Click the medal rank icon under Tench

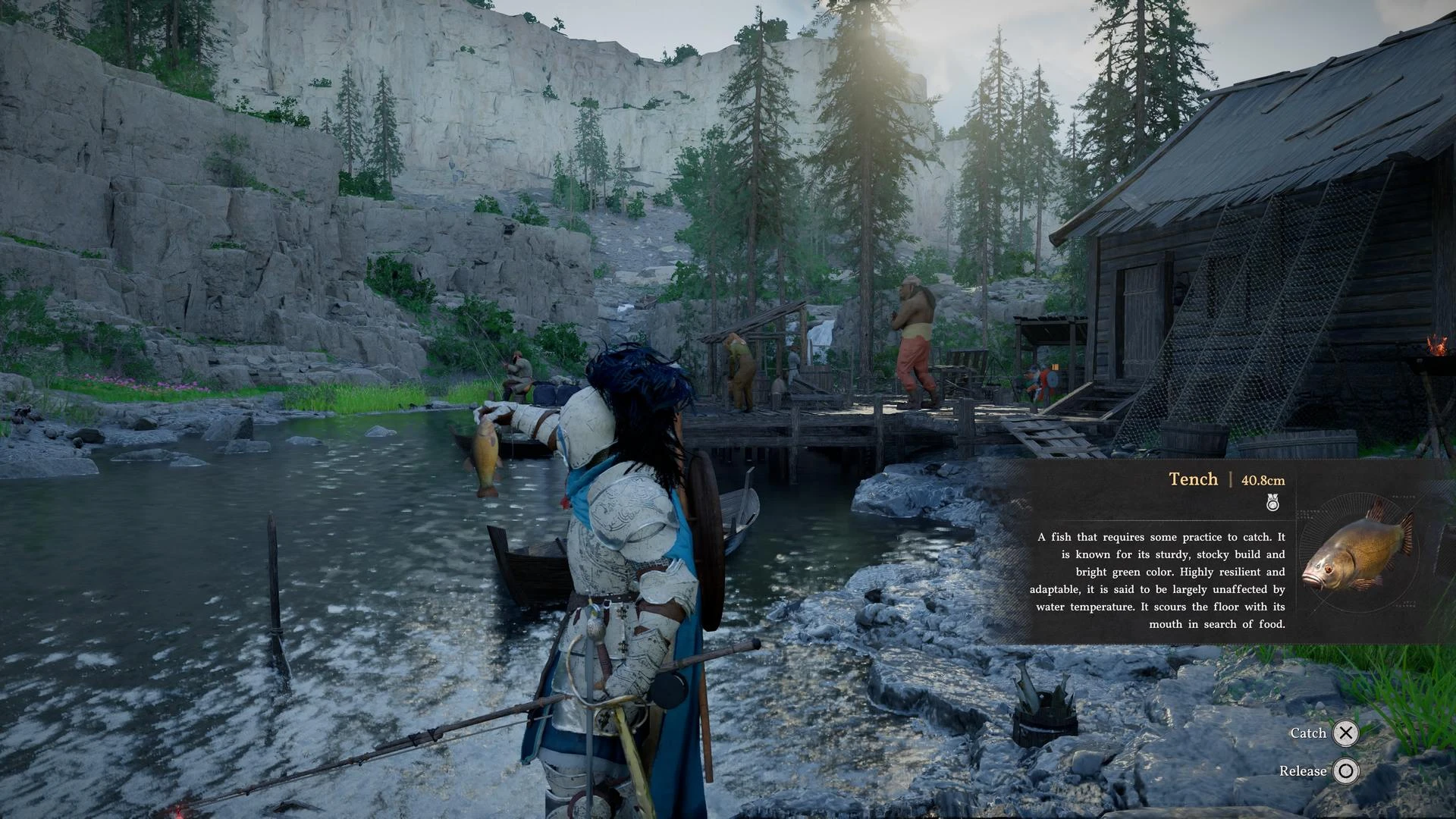[1272, 502]
